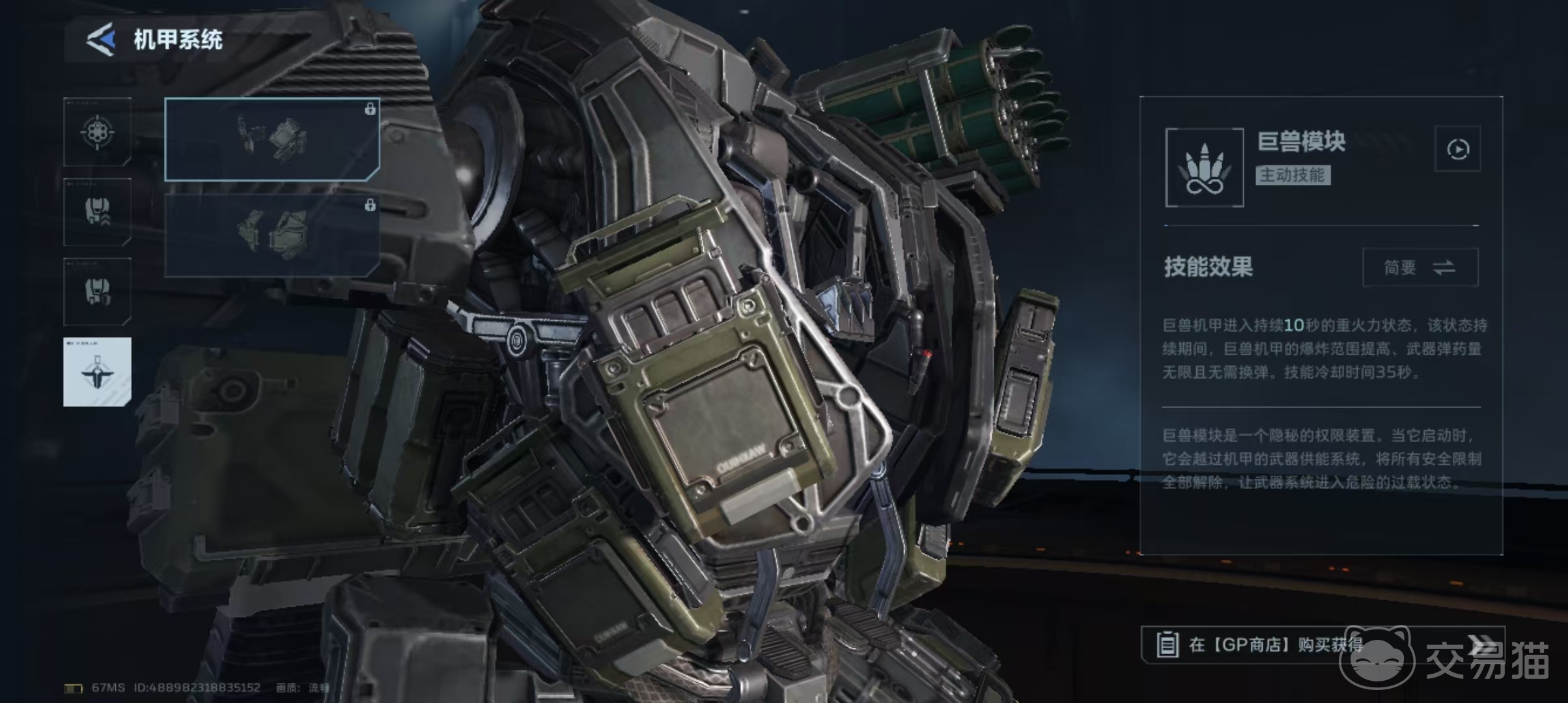
Task: Choose the second locked mech parts card
Action: pyautogui.click(x=272, y=236)
